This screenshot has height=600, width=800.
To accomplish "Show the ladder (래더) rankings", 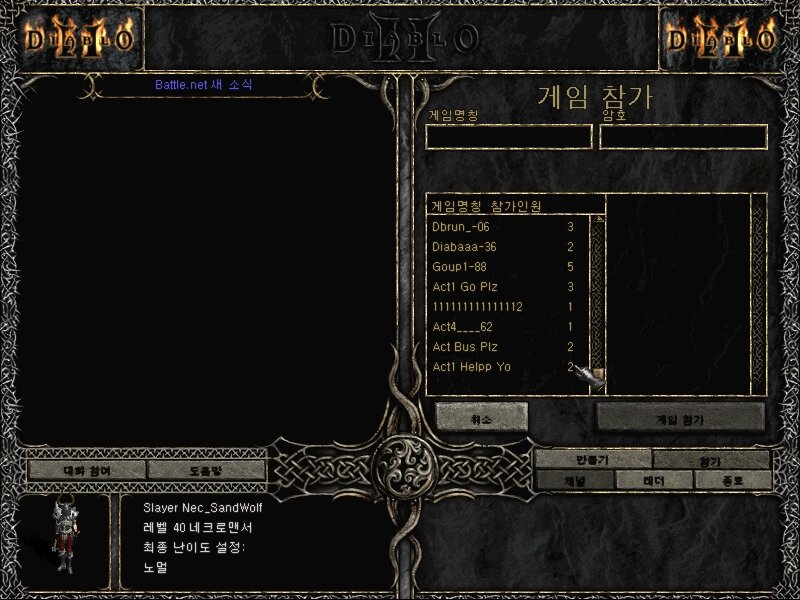I will pos(654,480).
